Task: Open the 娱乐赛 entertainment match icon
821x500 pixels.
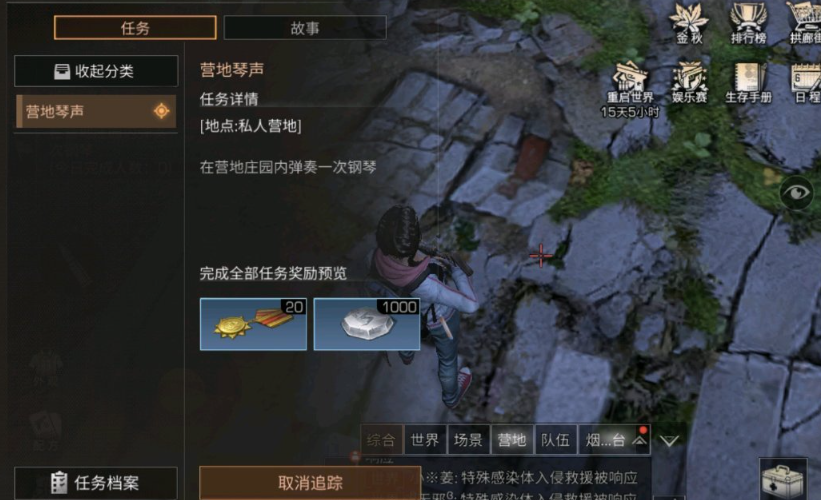Action: pos(689,80)
